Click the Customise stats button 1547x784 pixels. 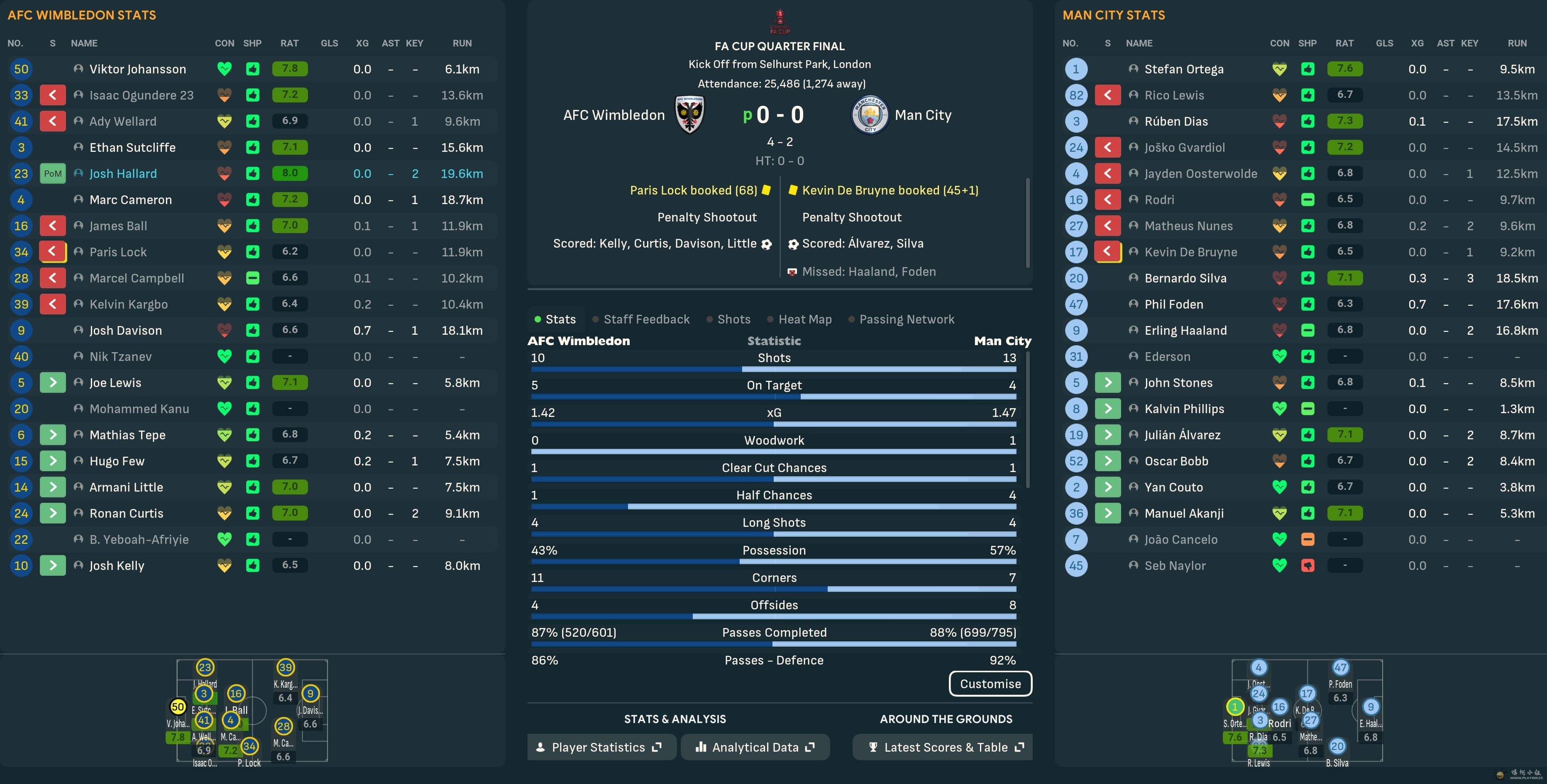coord(990,684)
